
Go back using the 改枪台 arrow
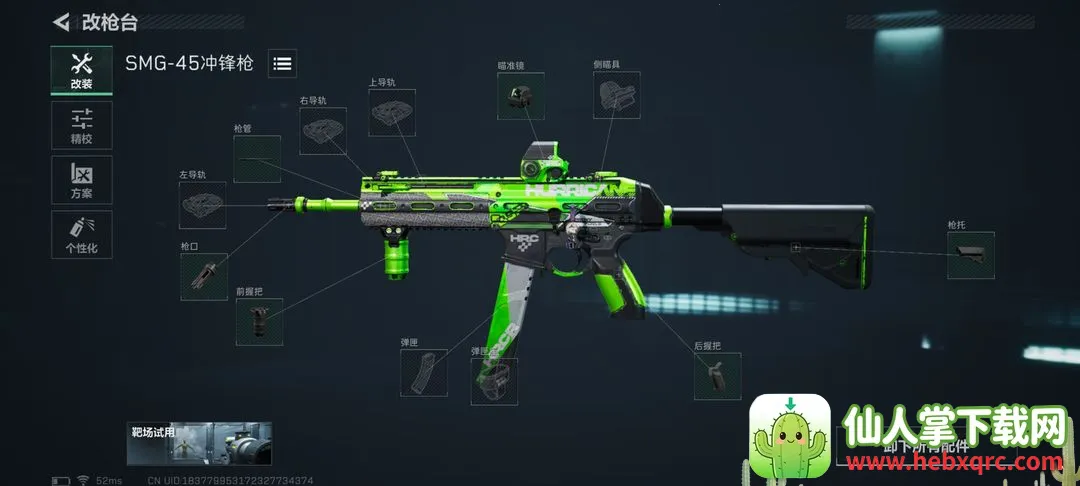63,21
